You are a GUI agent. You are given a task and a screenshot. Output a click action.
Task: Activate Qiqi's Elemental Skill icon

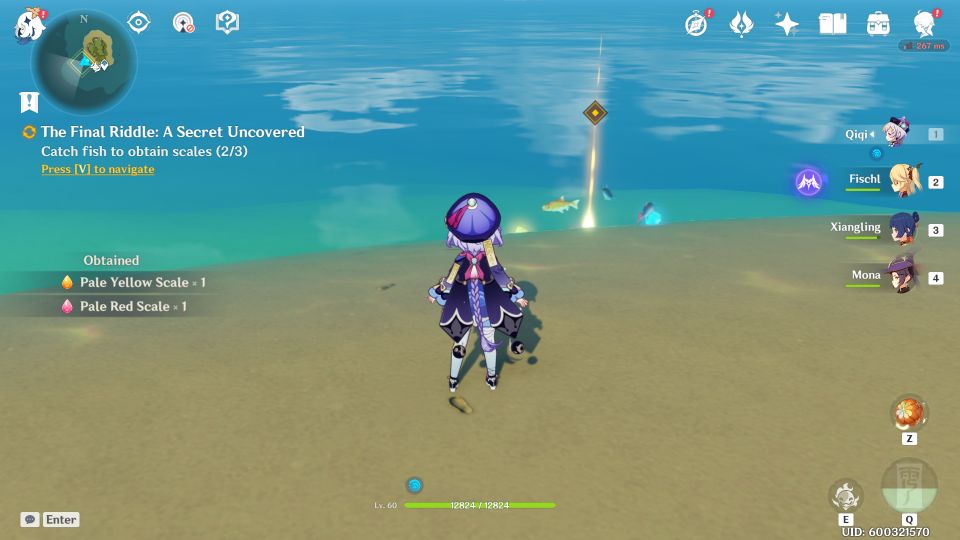(845, 495)
